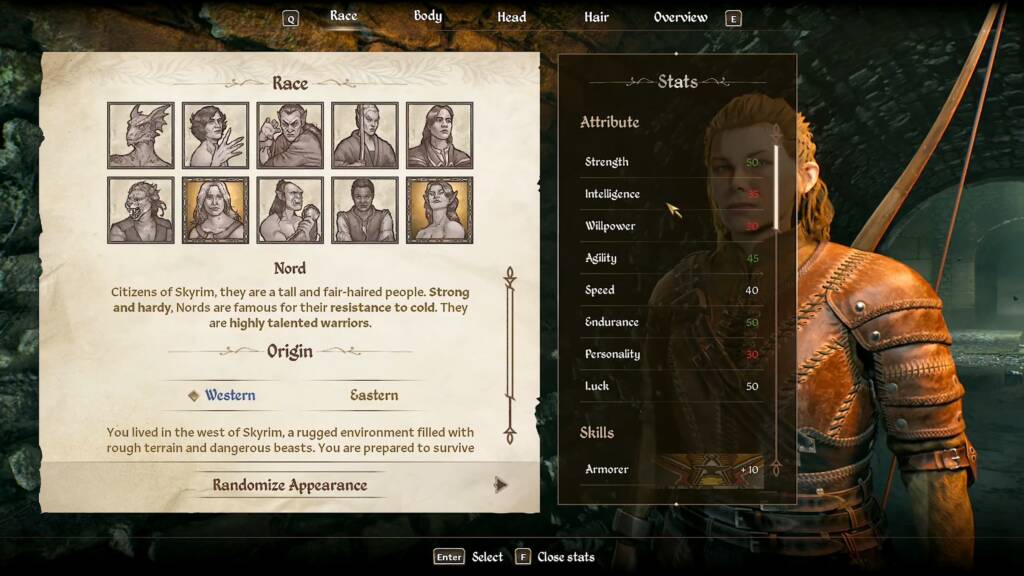The height and width of the screenshot is (576, 1024).
Task: Select the Wood Elf race portrait
Action: pyautogui.click(x=440, y=210)
